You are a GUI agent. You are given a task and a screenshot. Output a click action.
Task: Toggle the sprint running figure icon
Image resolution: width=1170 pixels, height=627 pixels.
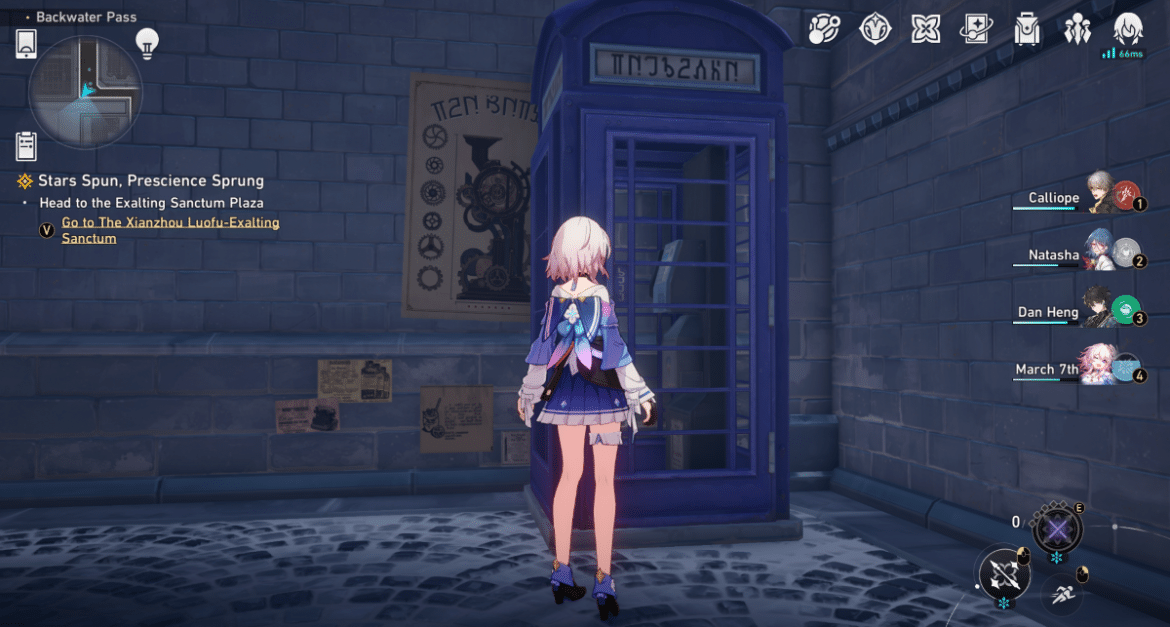pyautogui.click(x=1062, y=594)
